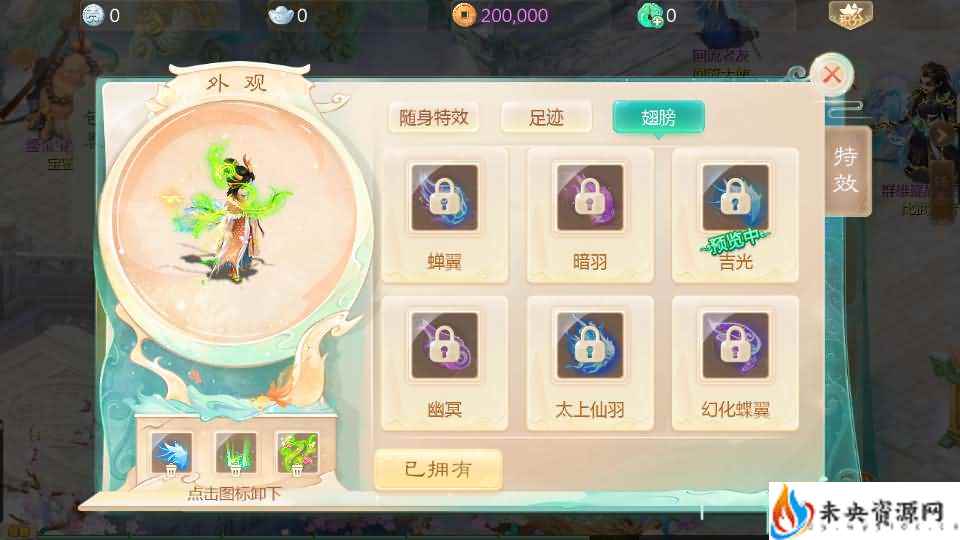This screenshot has width=960, height=540.
Task: Open the 特效 side tab
Action: coord(846,169)
